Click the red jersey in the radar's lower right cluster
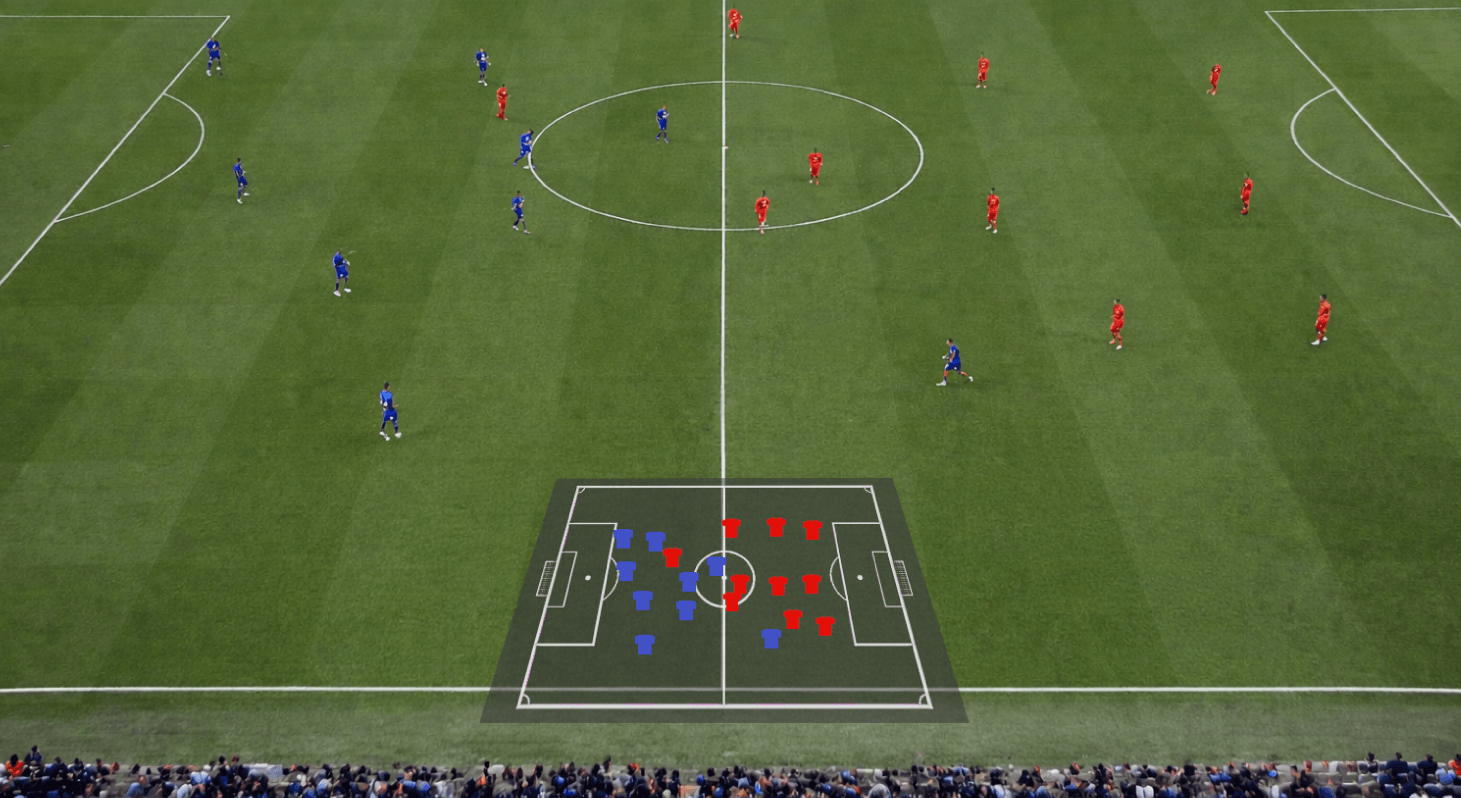Image resolution: width=1461 pixels, height=798 pixels. [x=792, y=619]
